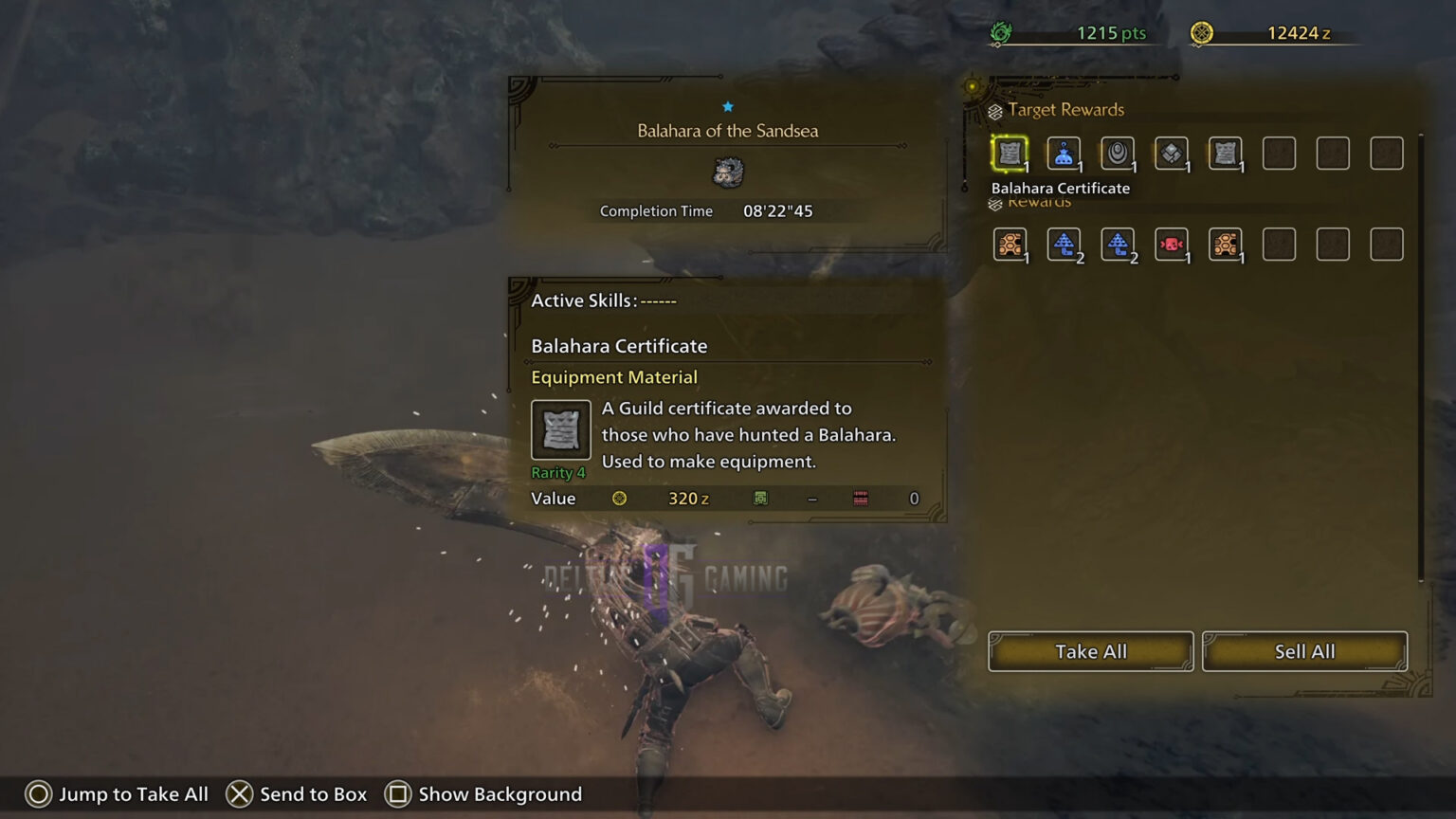
Task: Choose Send to Box from the bottom bar
Action: click(296, 794)
